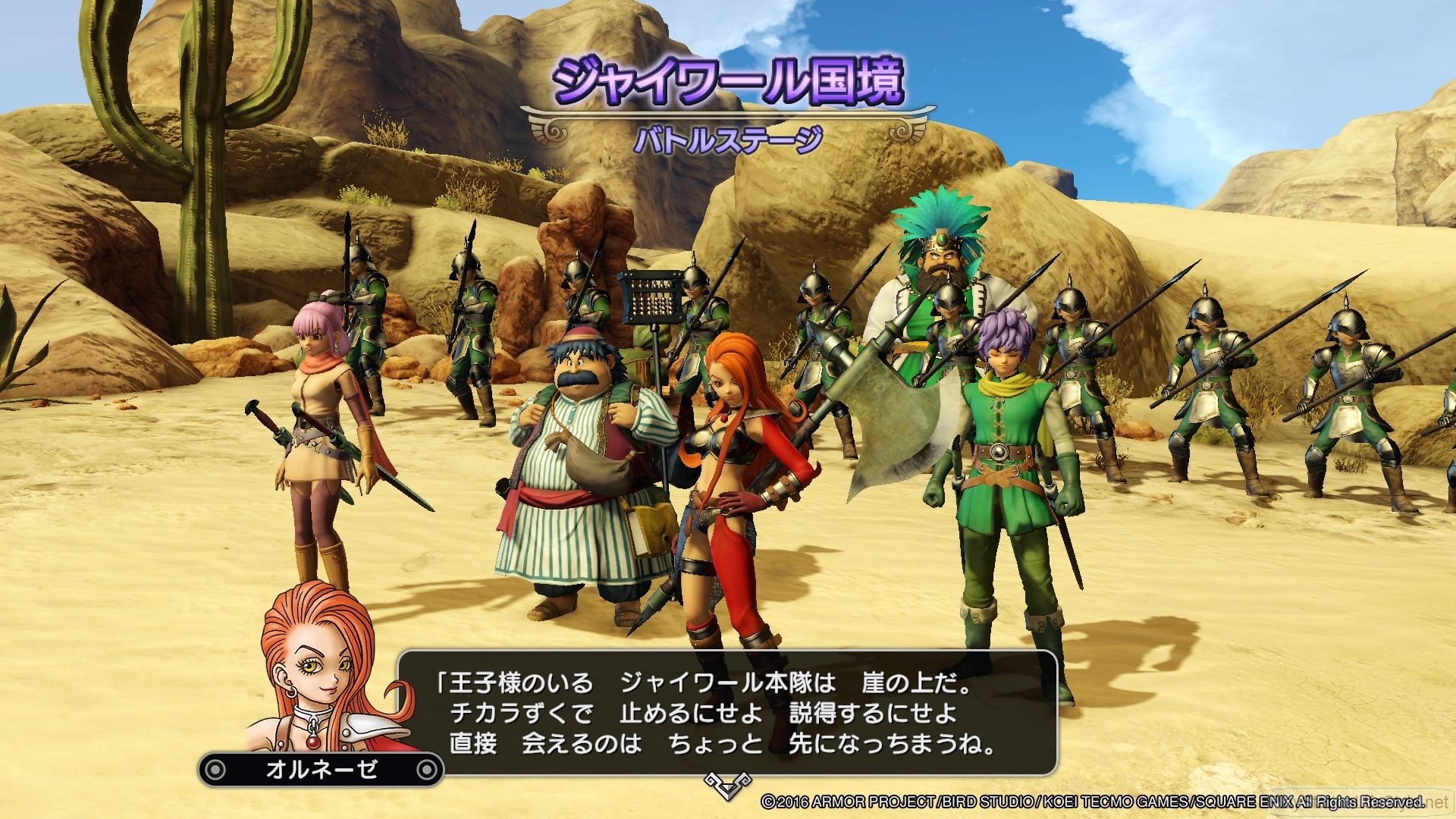The image size is (1456, 819).
Task: Toggle the バトルステージ subtitle banner
Action: tap(728, 137)
